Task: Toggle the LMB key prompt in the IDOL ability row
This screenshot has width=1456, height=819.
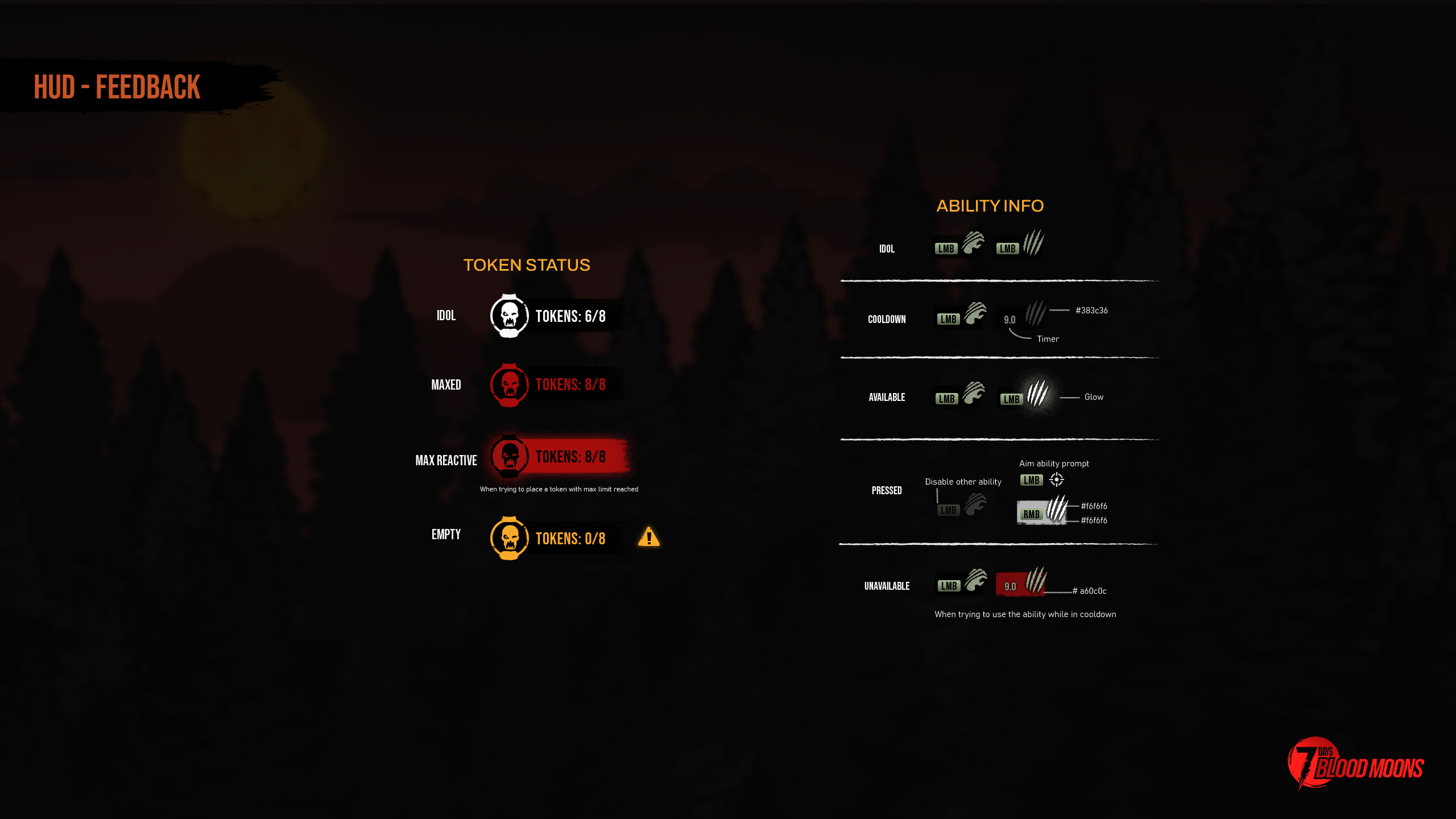Action: pos(945,248)
